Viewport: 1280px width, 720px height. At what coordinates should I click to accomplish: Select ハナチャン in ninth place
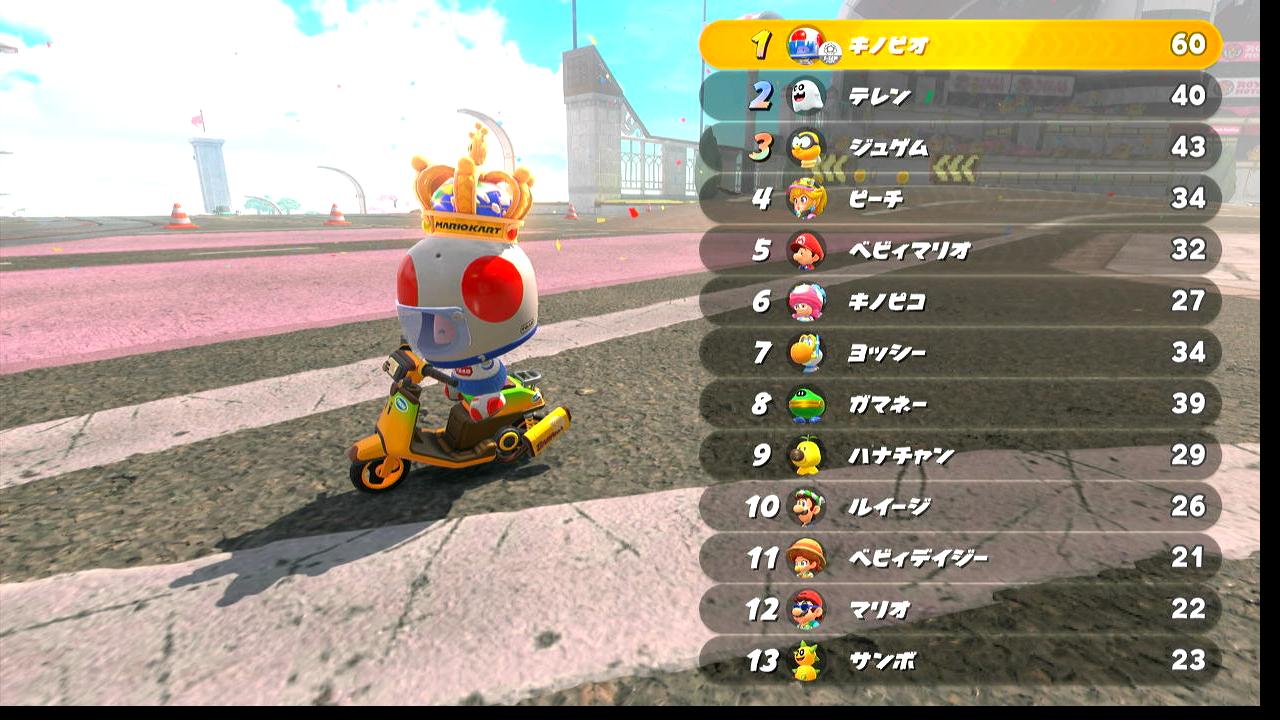(960, 455)
